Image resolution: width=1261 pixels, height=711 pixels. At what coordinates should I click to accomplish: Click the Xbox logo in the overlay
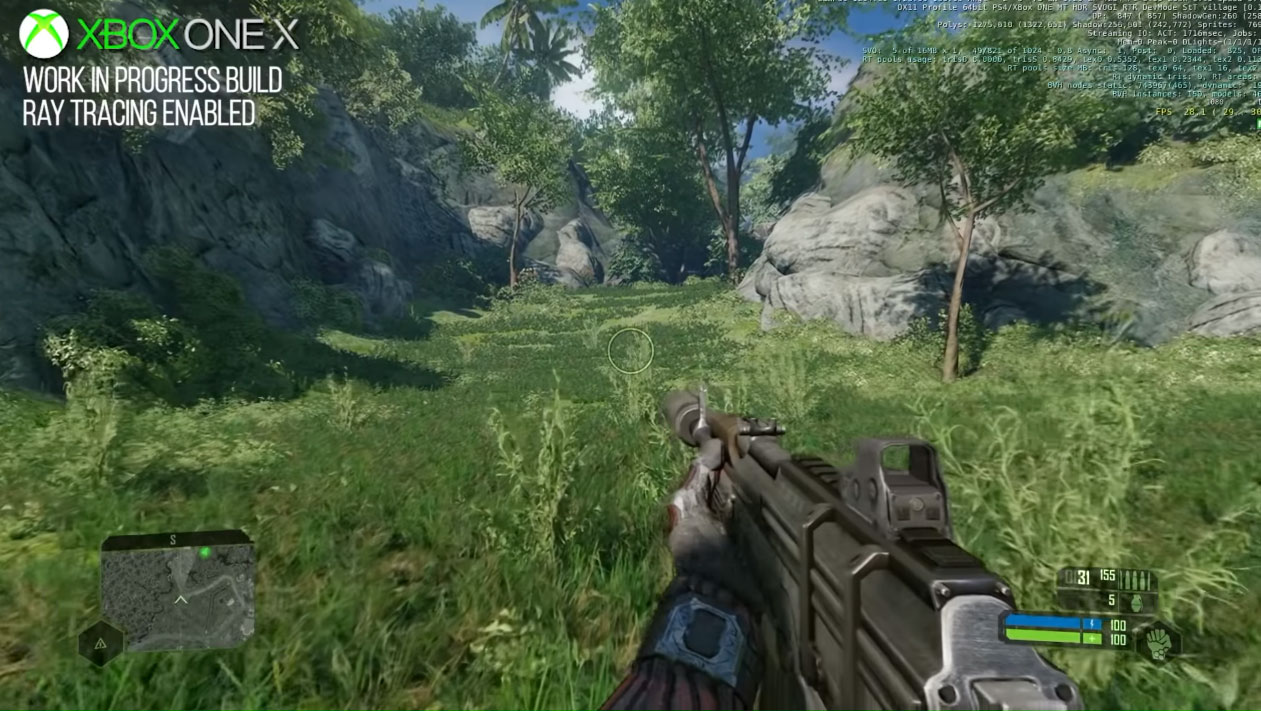[x=44, y=34]
